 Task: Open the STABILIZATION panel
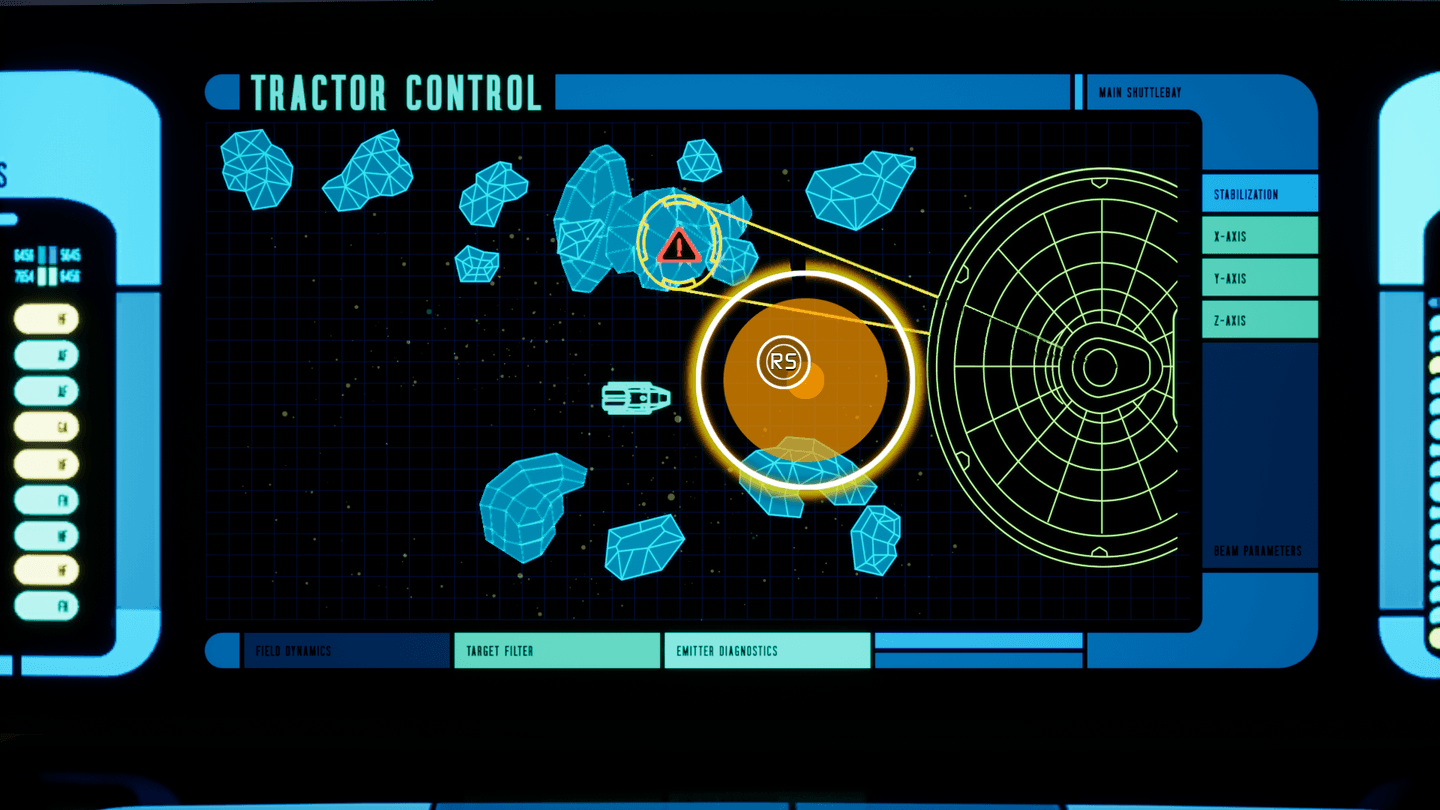tap(1259, 193)
